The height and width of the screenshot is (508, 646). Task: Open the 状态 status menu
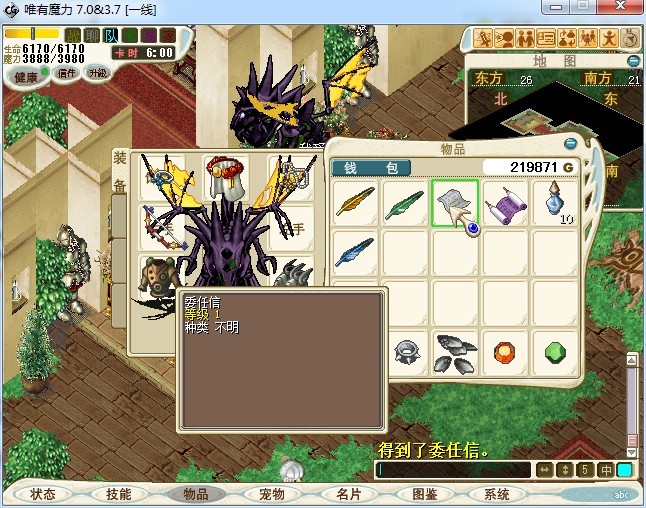tap(43, 494)
